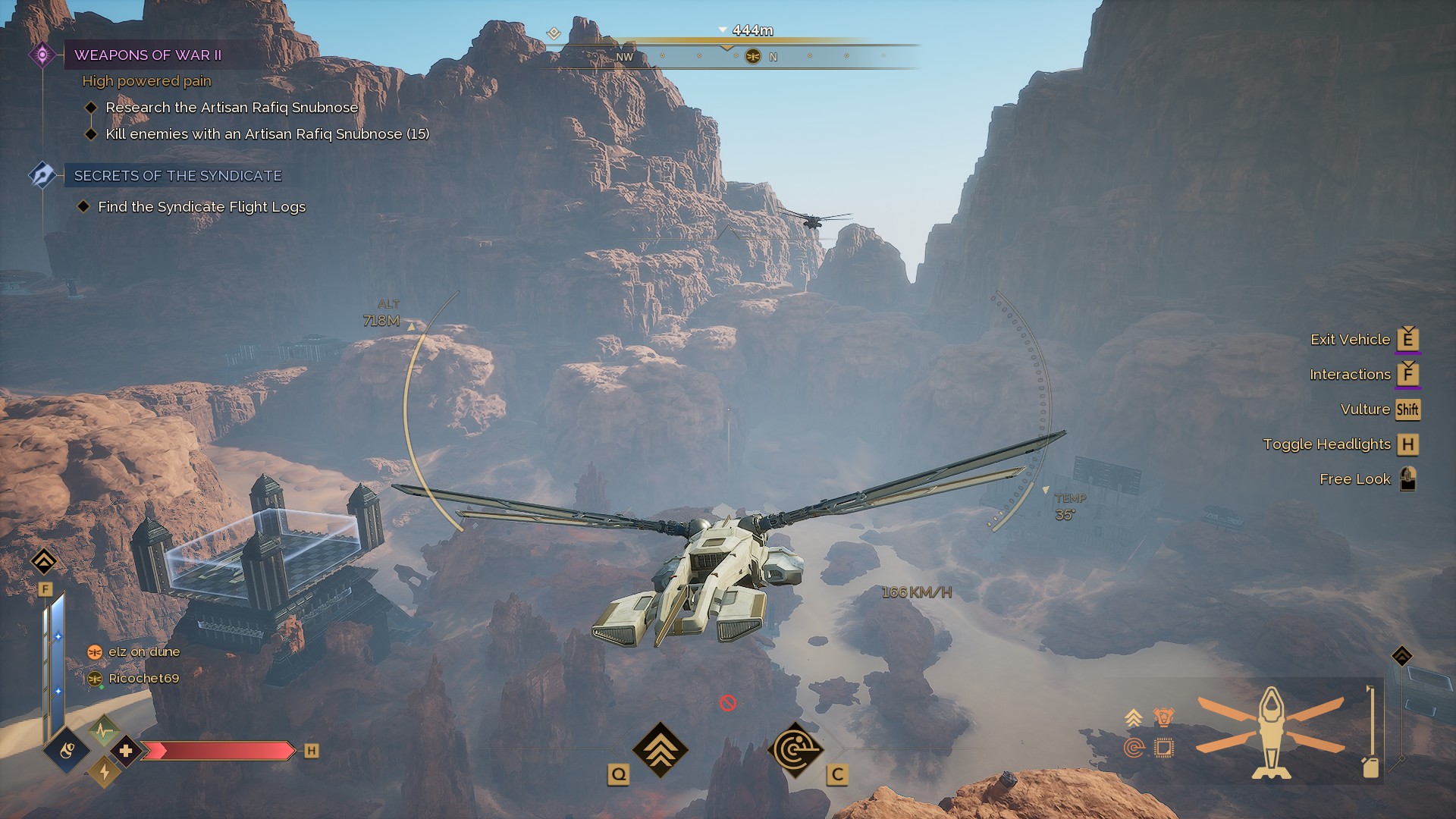The image size is (1456, 819).
Task: Click the Secrets of the Syndicate quest icon
Action: point(42,175)
